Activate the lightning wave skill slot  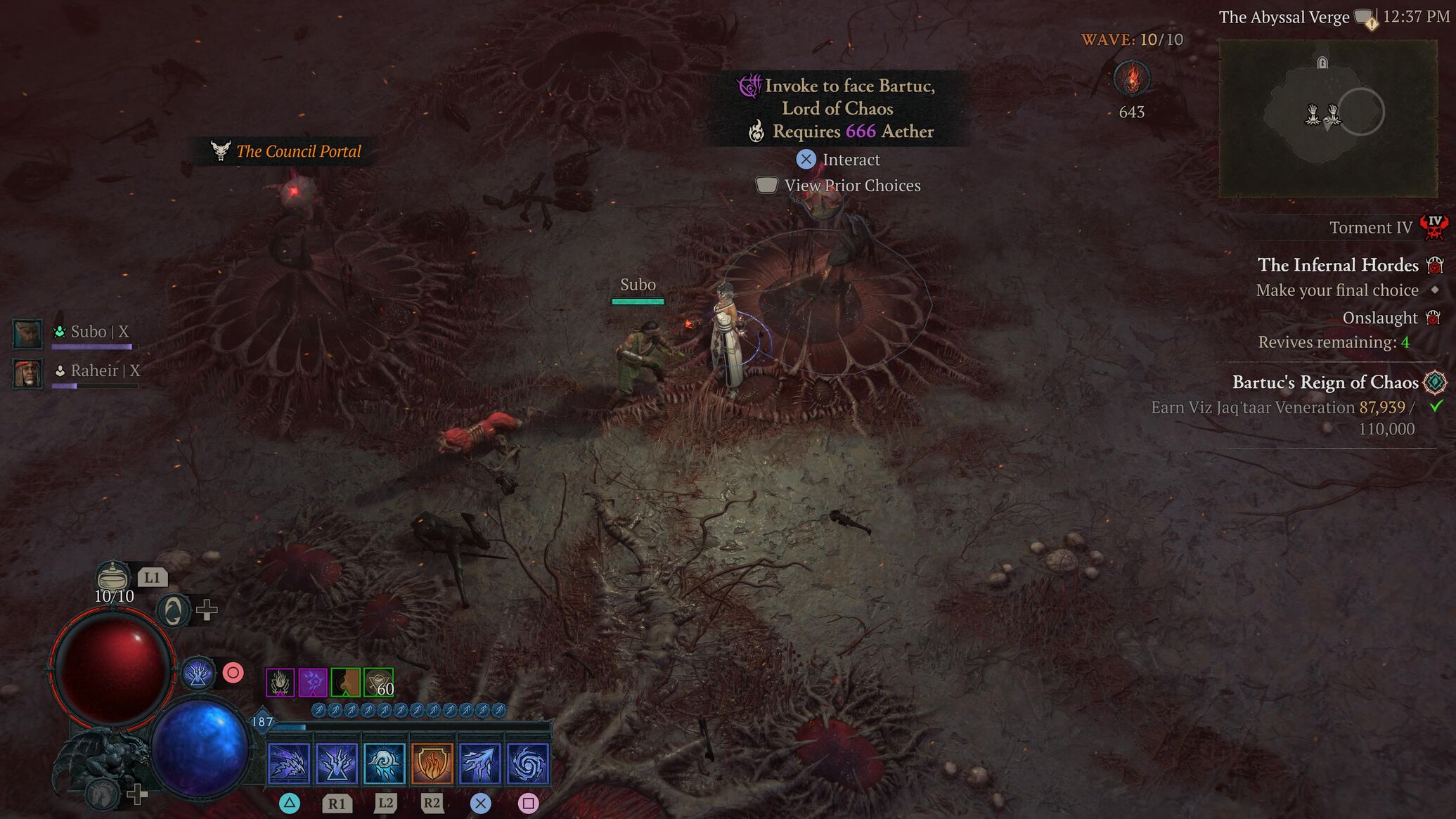pyautogui.click(x=289, y=763)
